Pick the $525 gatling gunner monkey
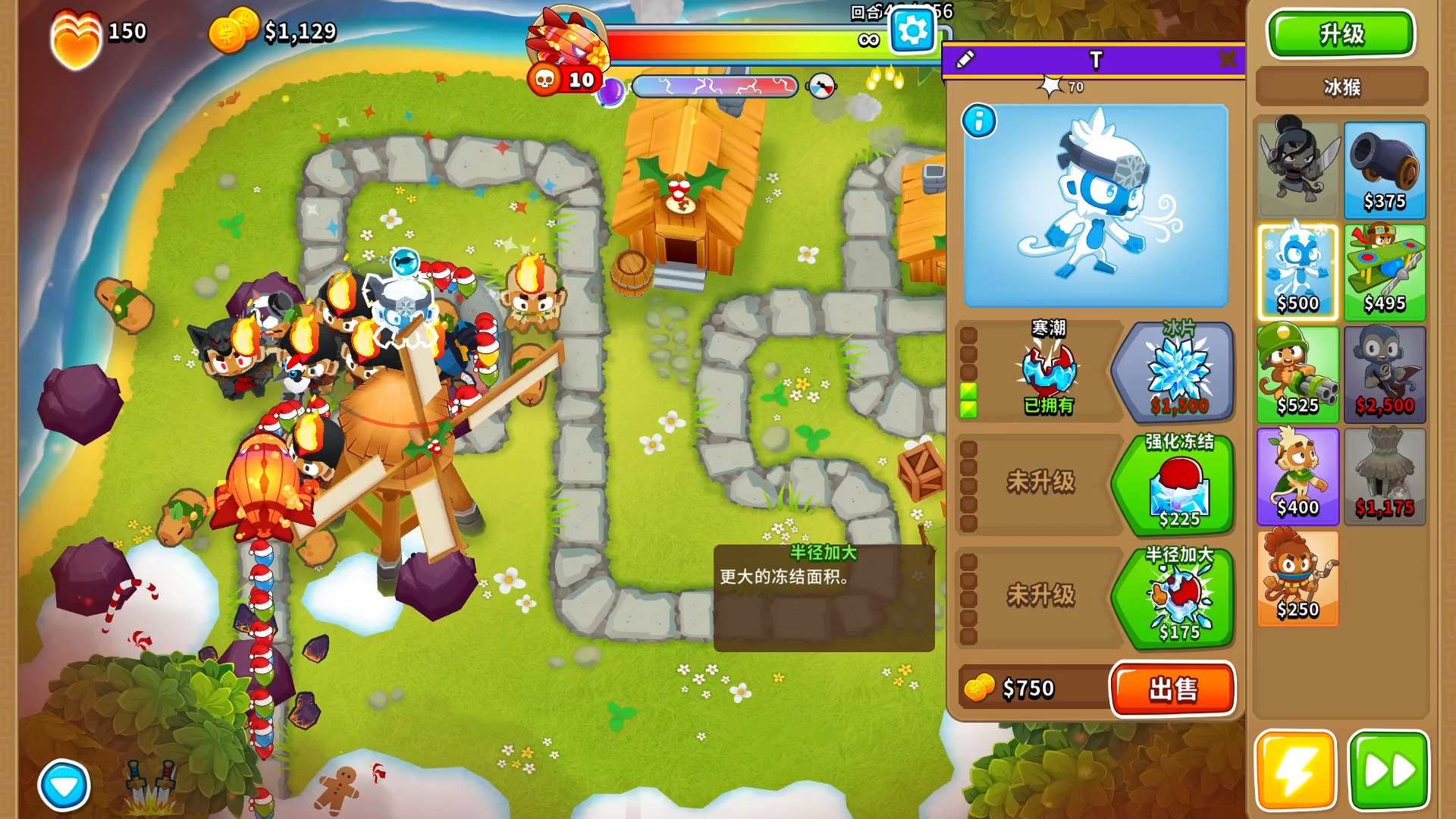This screenshot has width=1456, height=819. 1298,375
